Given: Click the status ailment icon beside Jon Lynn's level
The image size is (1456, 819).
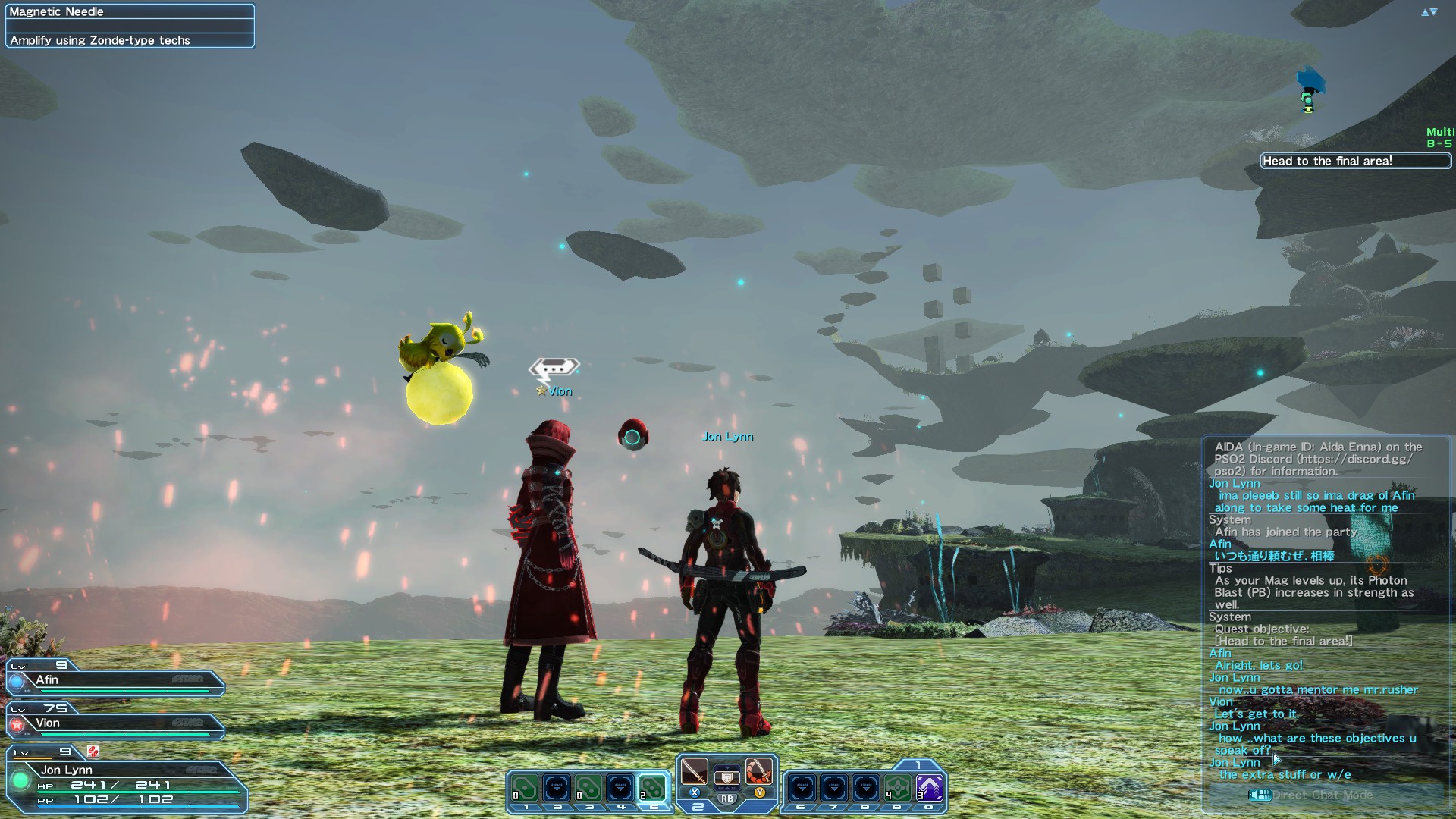Looking at the screenshot, I should (93, 751).
